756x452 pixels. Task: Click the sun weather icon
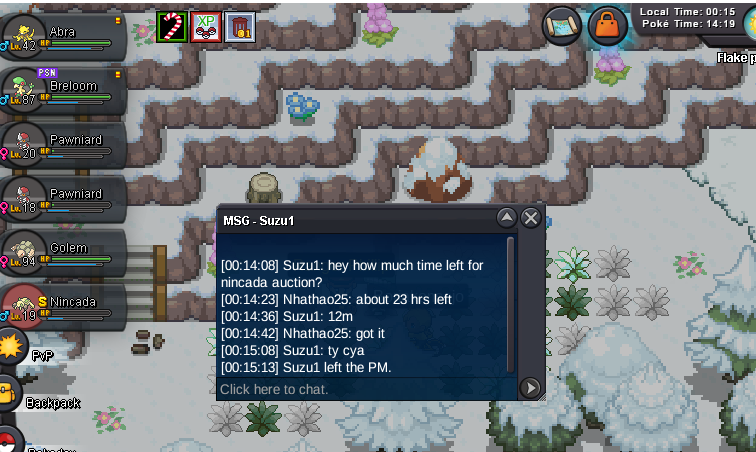point(12,347)
